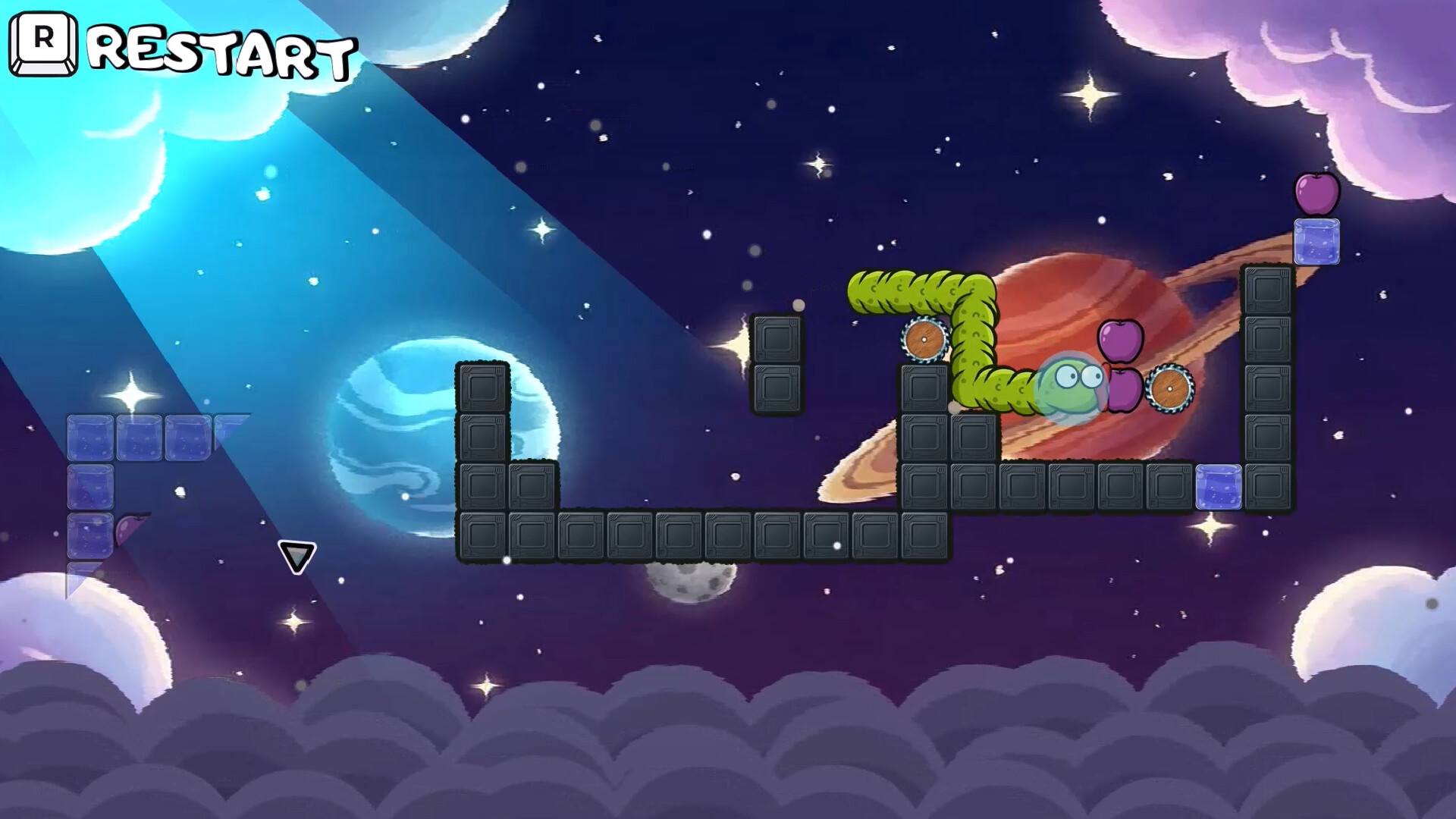Image resolution: width=1456 pixels, height=819 pixels.
Task: Toggle the top-right floating ice cube
Action: click(1317, 243)
